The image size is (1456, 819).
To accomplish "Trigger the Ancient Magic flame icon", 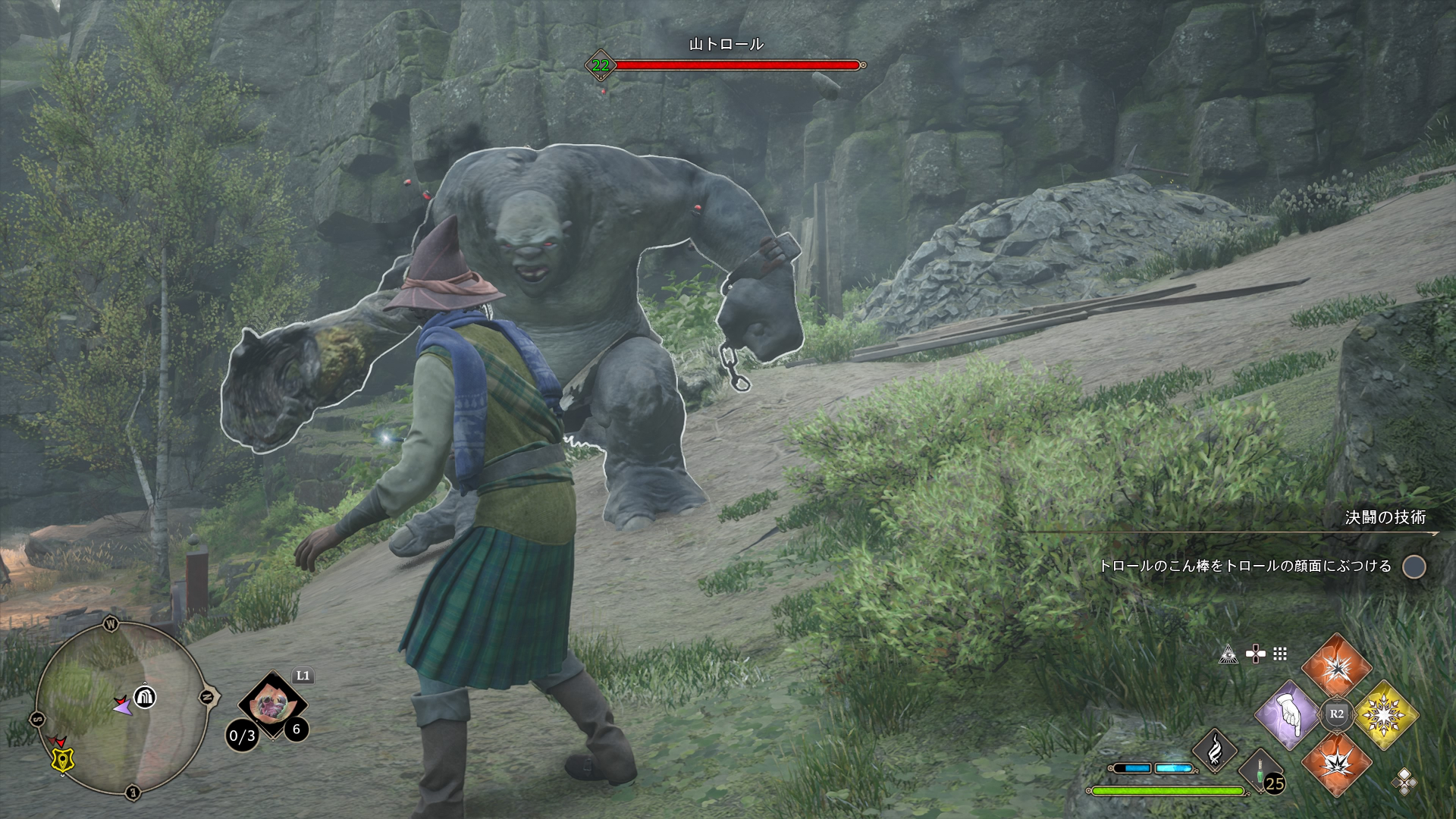I will pos(1214,749).
